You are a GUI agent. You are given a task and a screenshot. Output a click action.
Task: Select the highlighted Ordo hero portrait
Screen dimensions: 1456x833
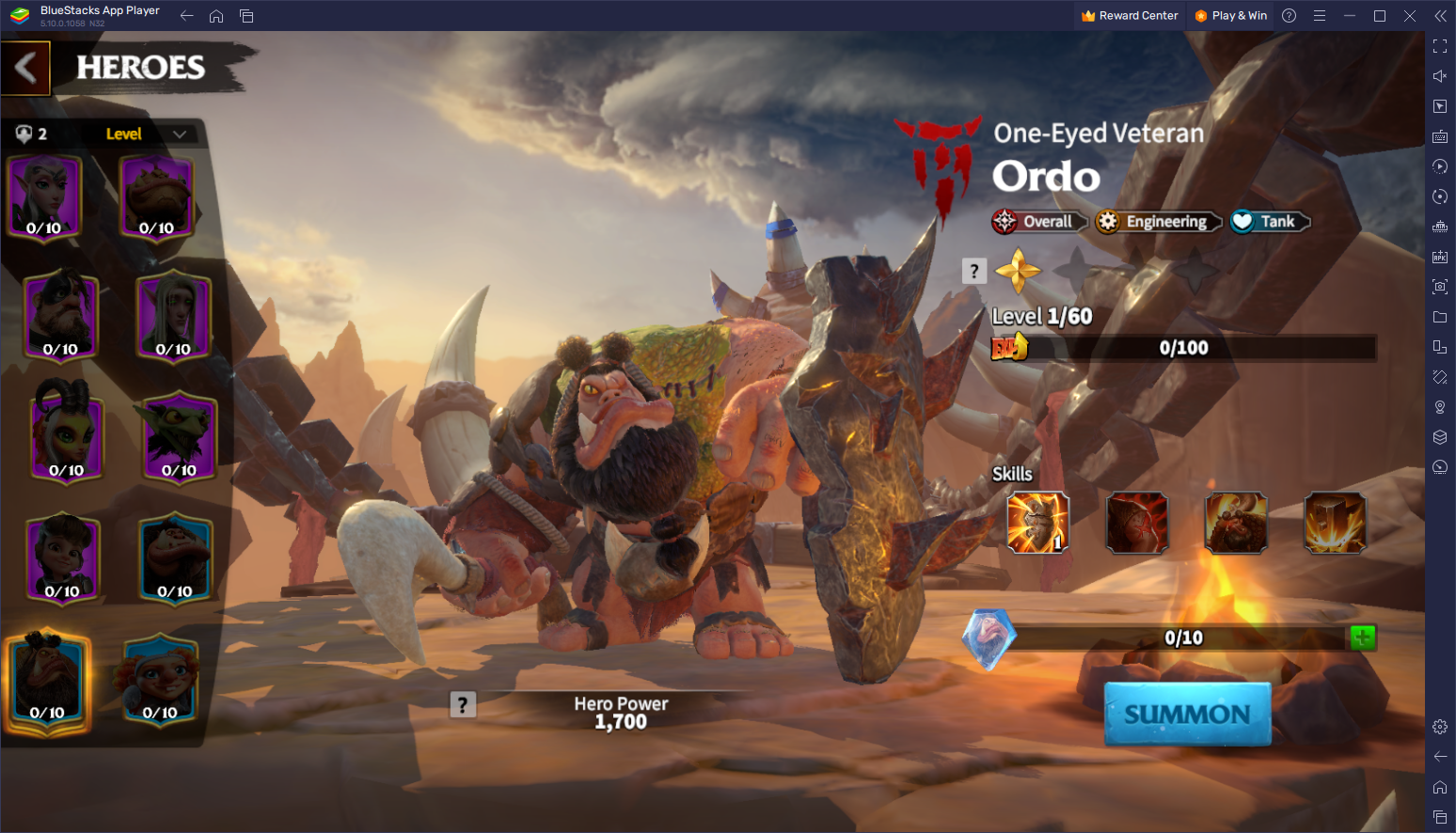[x=47, y=680]
